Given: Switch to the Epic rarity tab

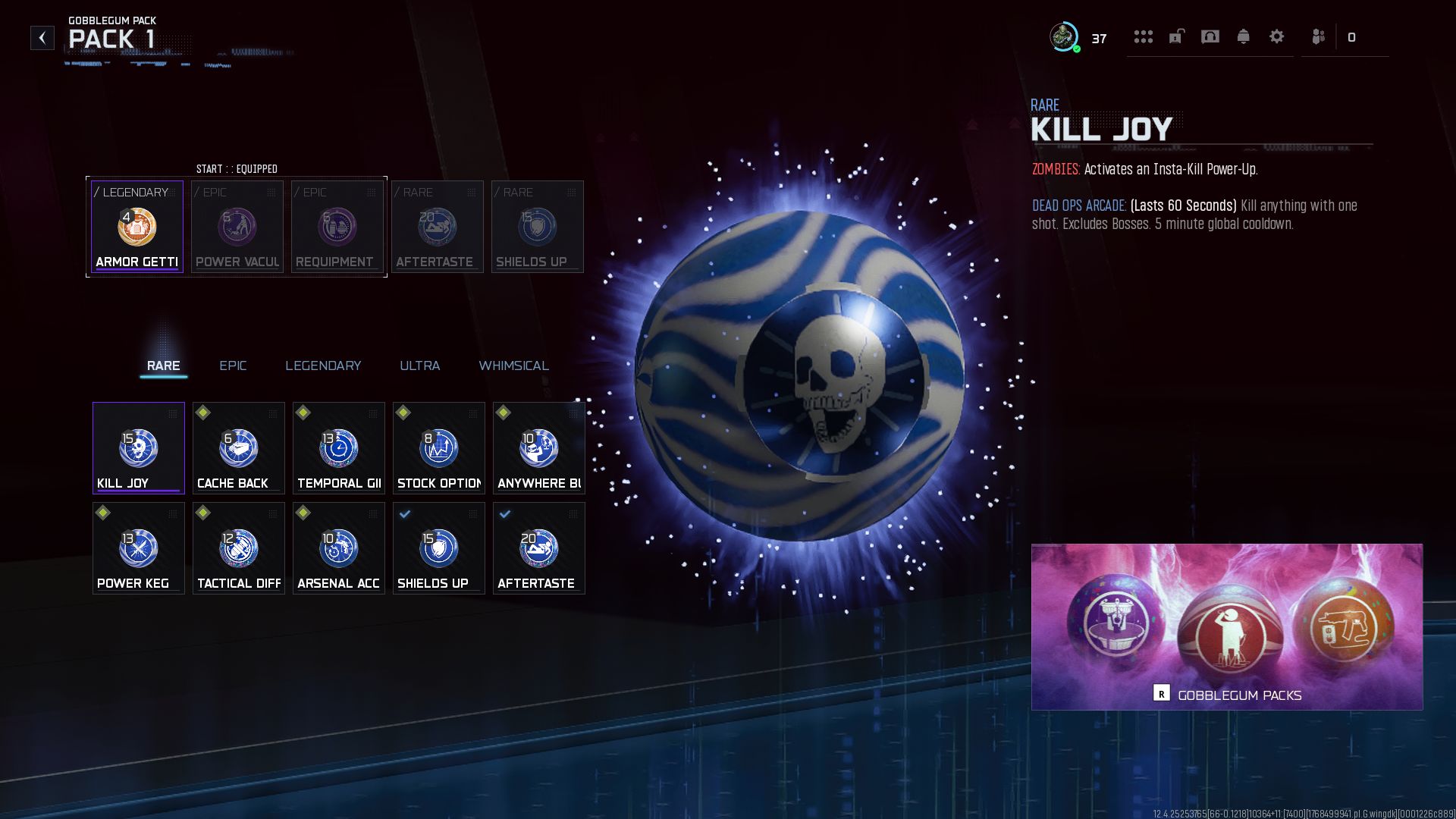Looking at the screenshot, I should pyautogui.click(x=233, y=366).
